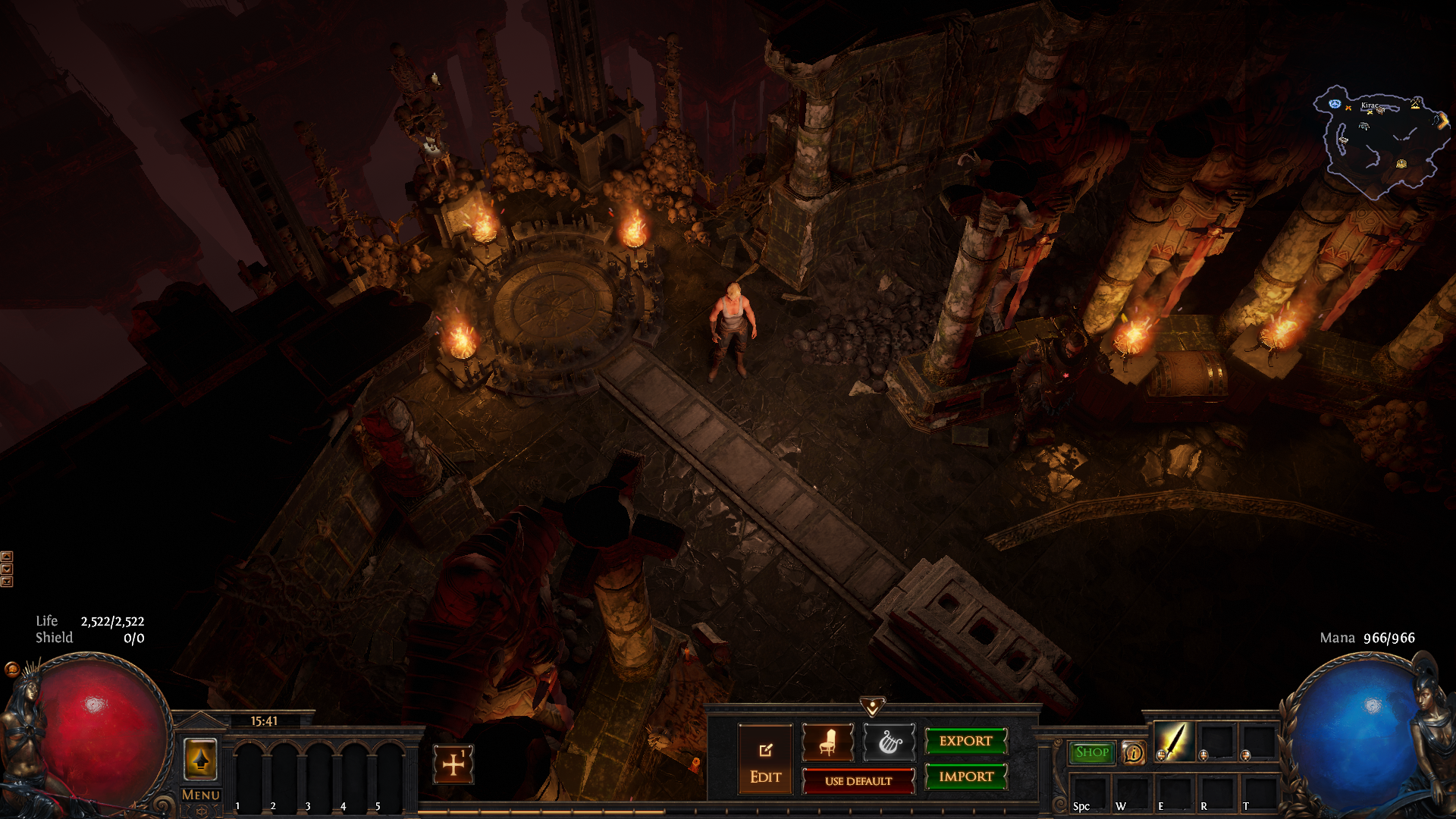Select the chair decorations button

coord(827,742)
